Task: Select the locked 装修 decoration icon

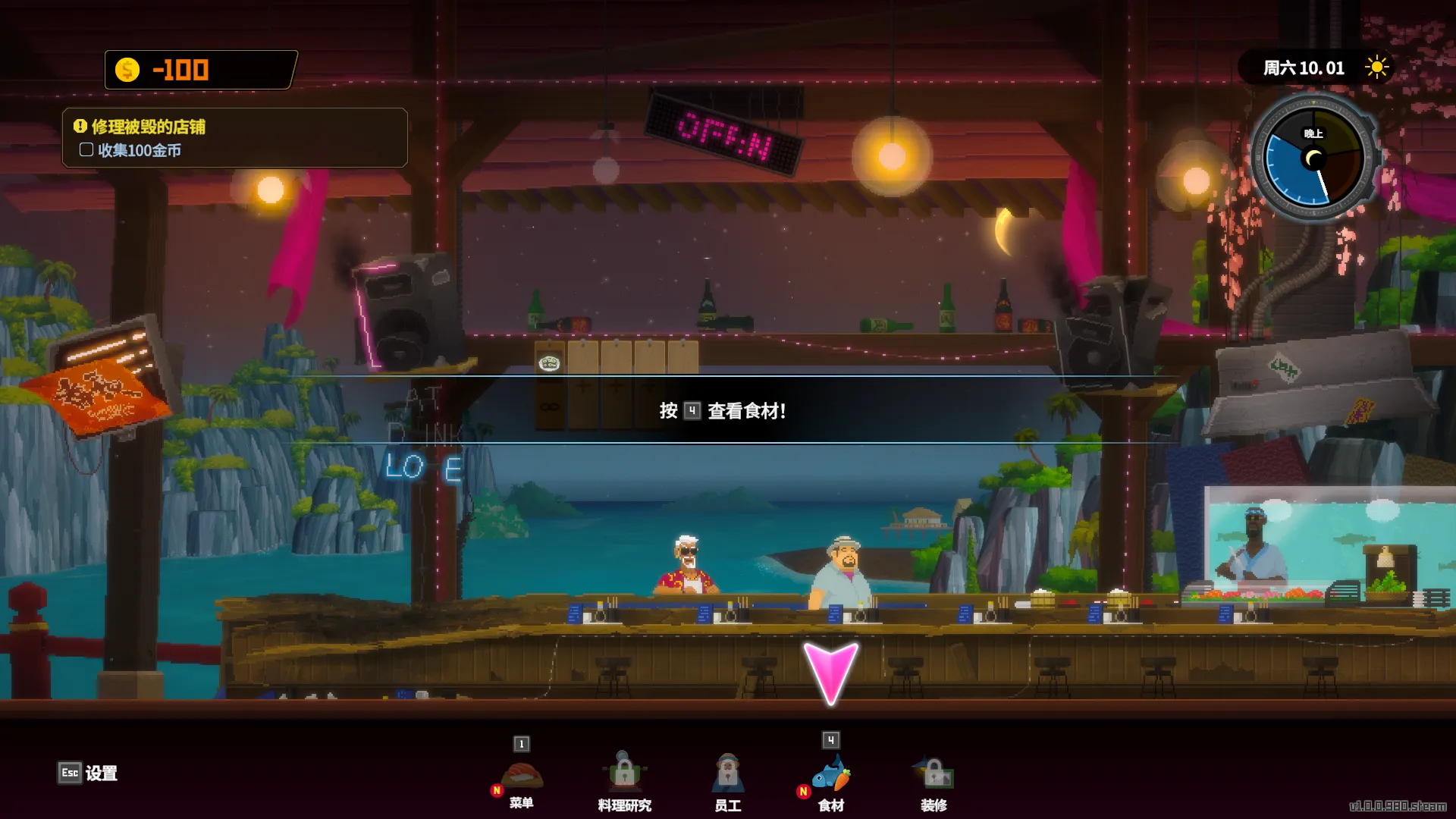Action: [x=934, y=777]
